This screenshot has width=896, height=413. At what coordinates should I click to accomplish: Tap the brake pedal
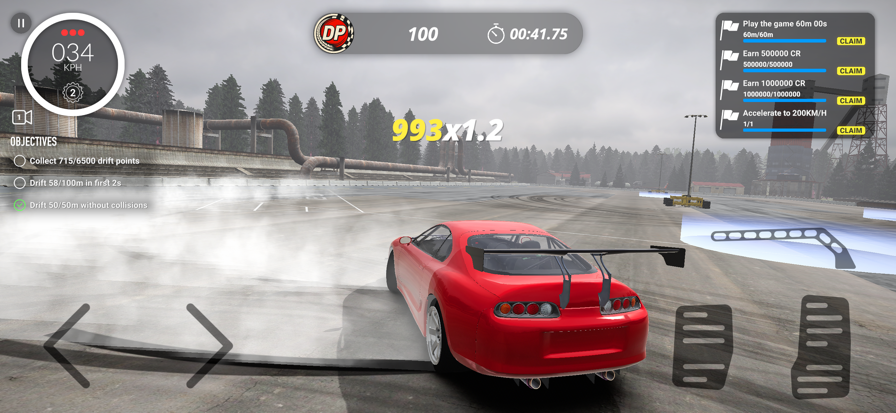702,346
